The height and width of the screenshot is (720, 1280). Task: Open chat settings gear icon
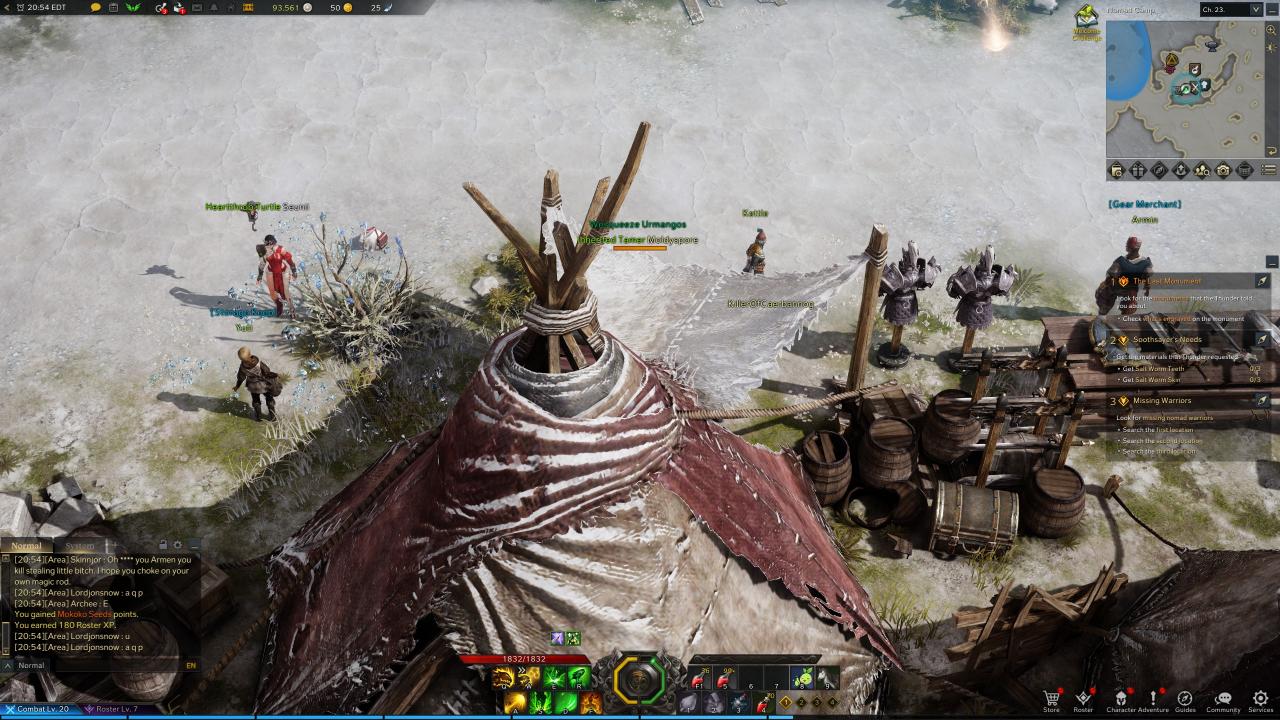178,546
